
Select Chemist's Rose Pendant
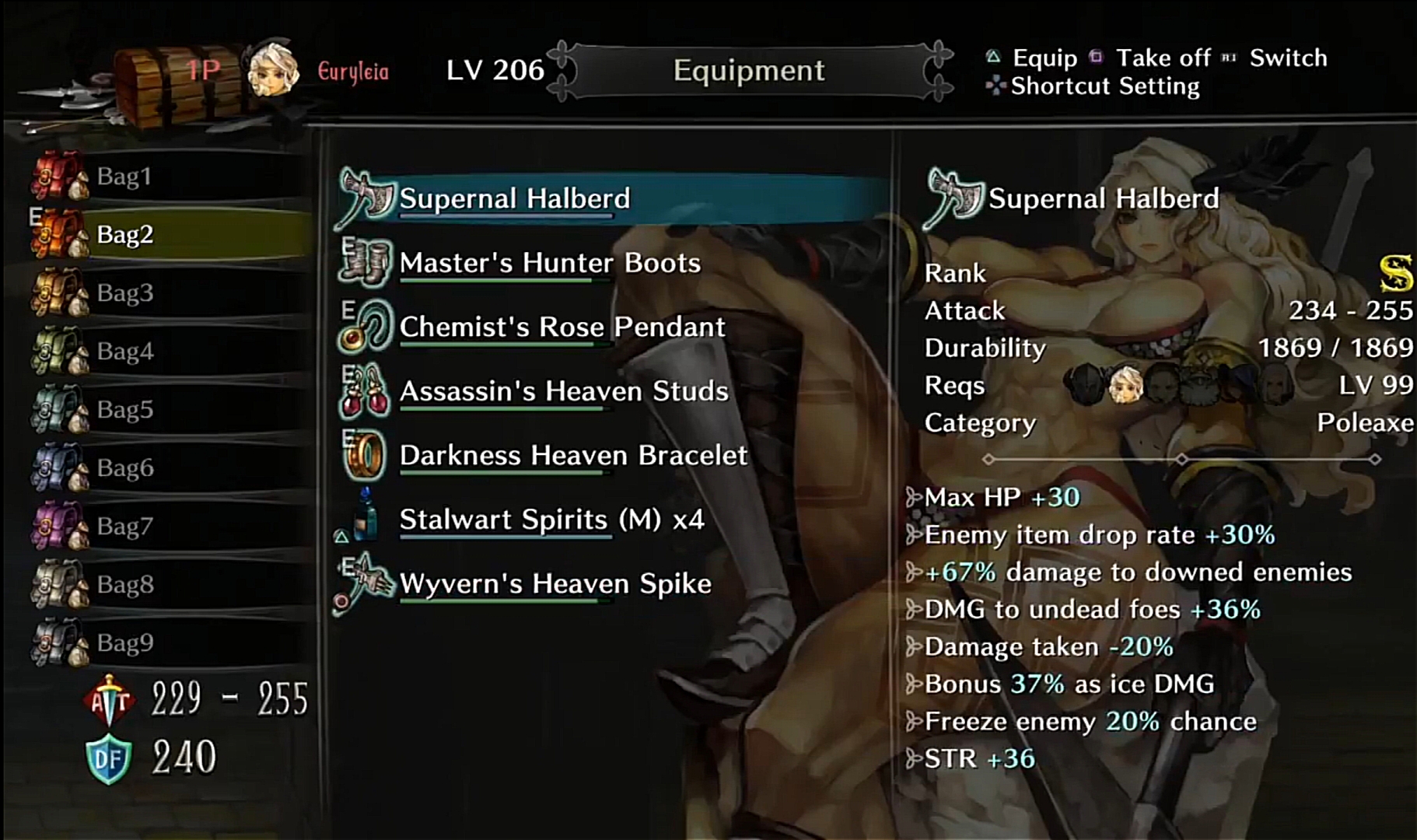562,327
